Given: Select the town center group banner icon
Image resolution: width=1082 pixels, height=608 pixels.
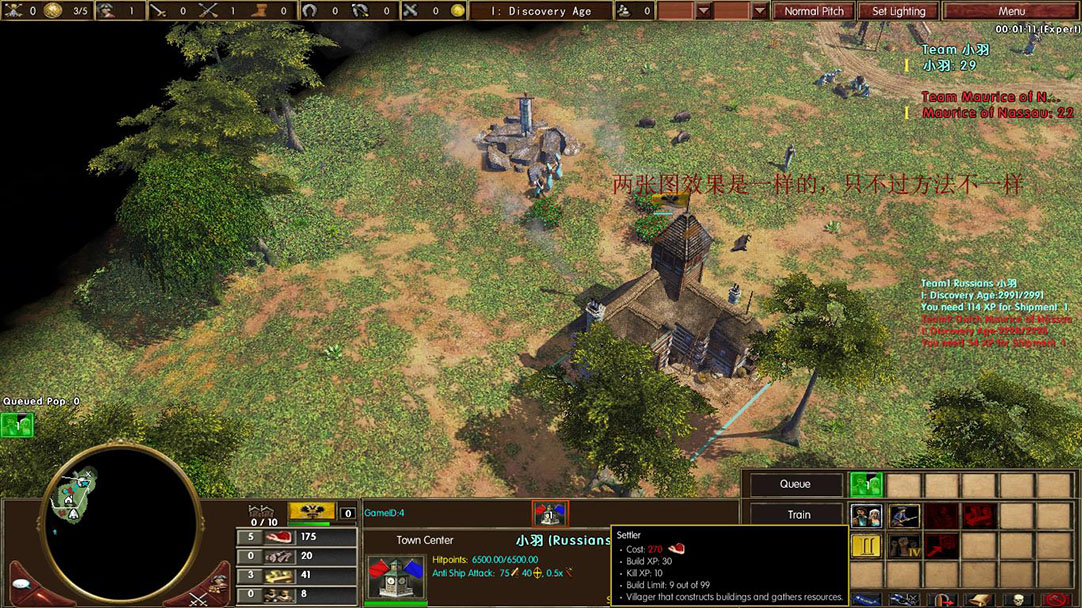Looking at the screenshot, I should coord(549,513).
